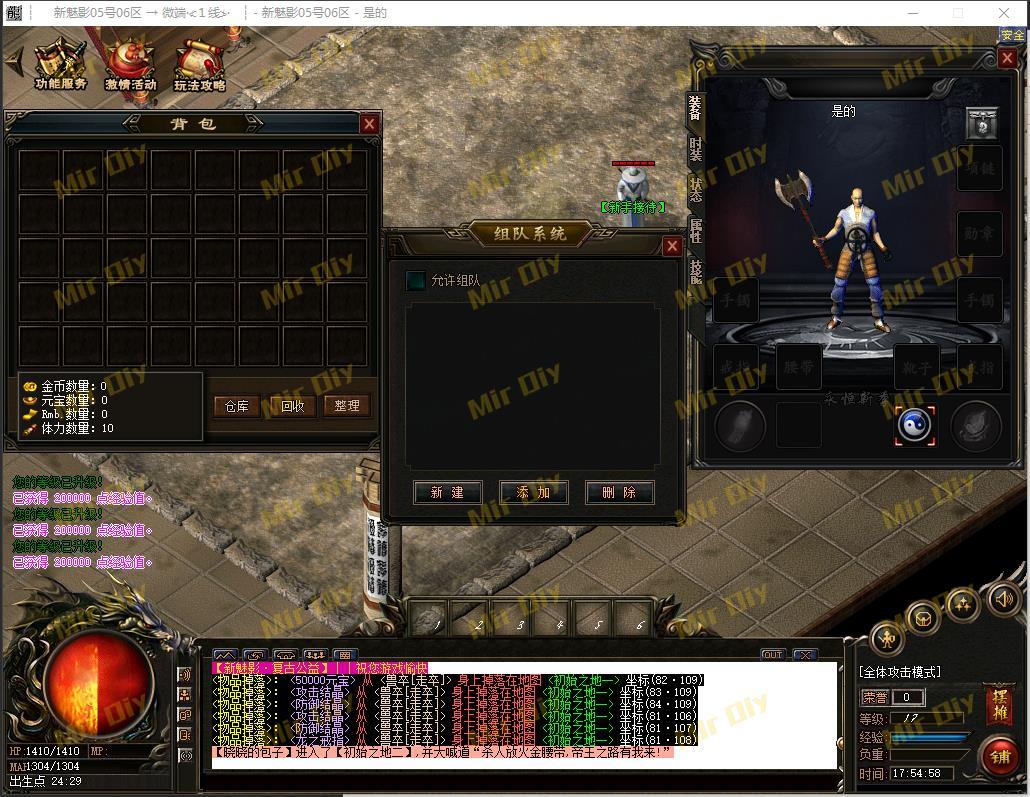Open the 摆摊 stall banner button
Viewport: 1030px width, 797px height.
pyautogui.click(x=998, y=705)
